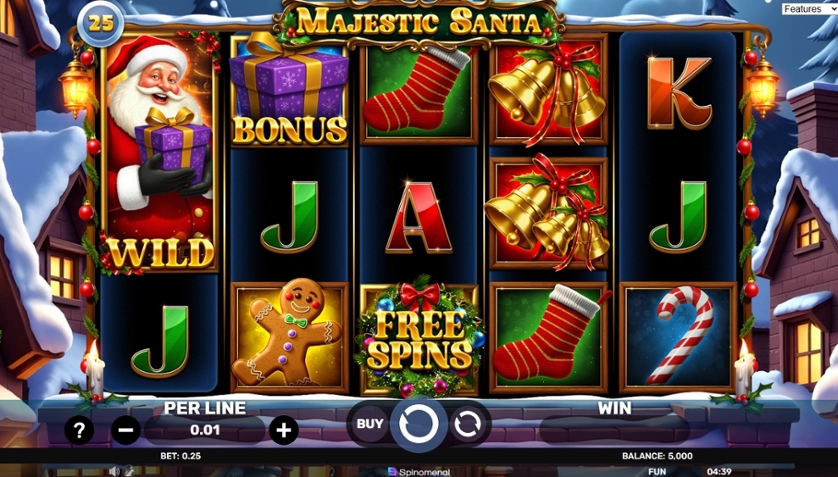Increase the per line bet
838x477 pixels.
[x=284, y=430]
